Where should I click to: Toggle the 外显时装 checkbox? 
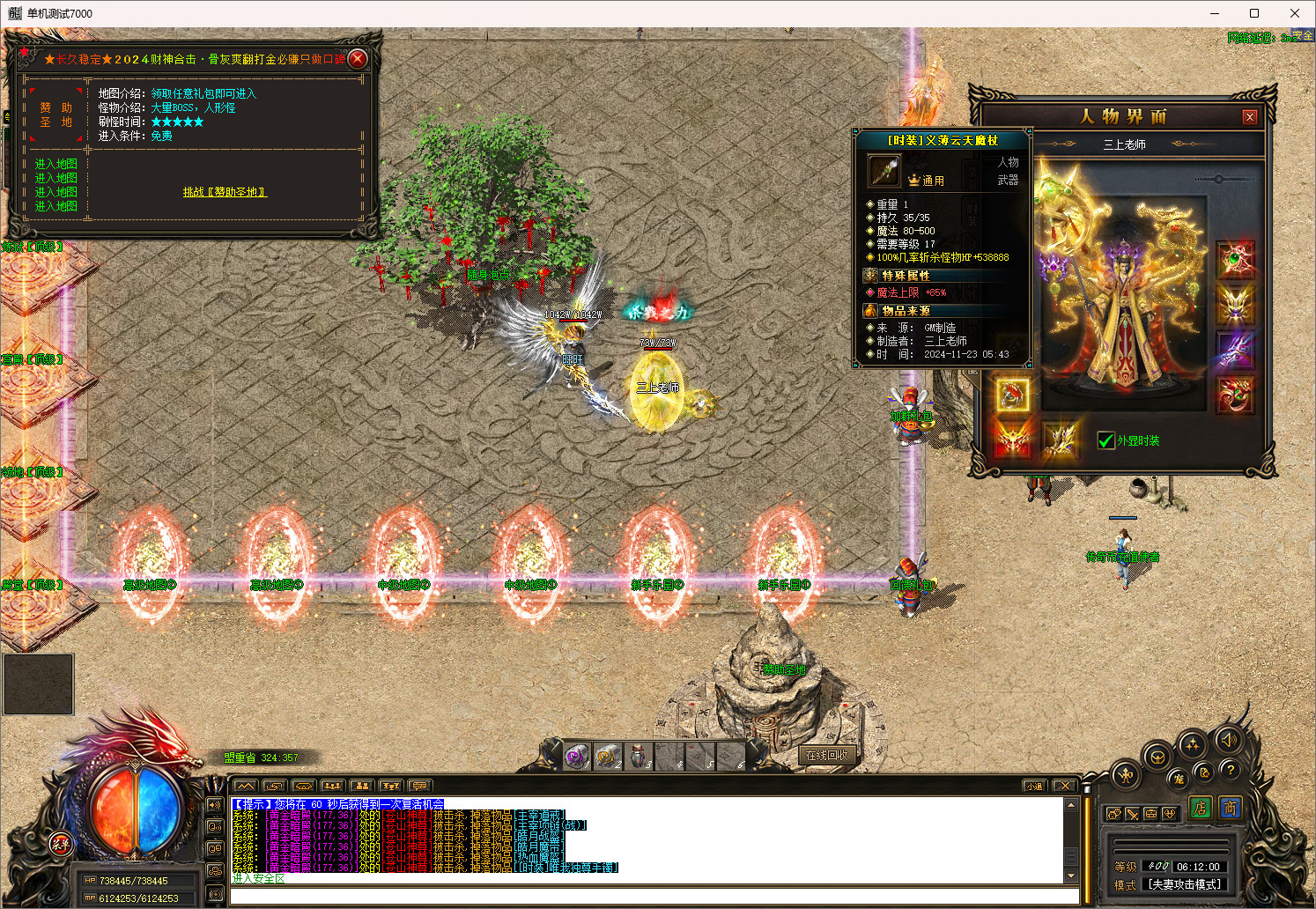(x=1106, y=440)
